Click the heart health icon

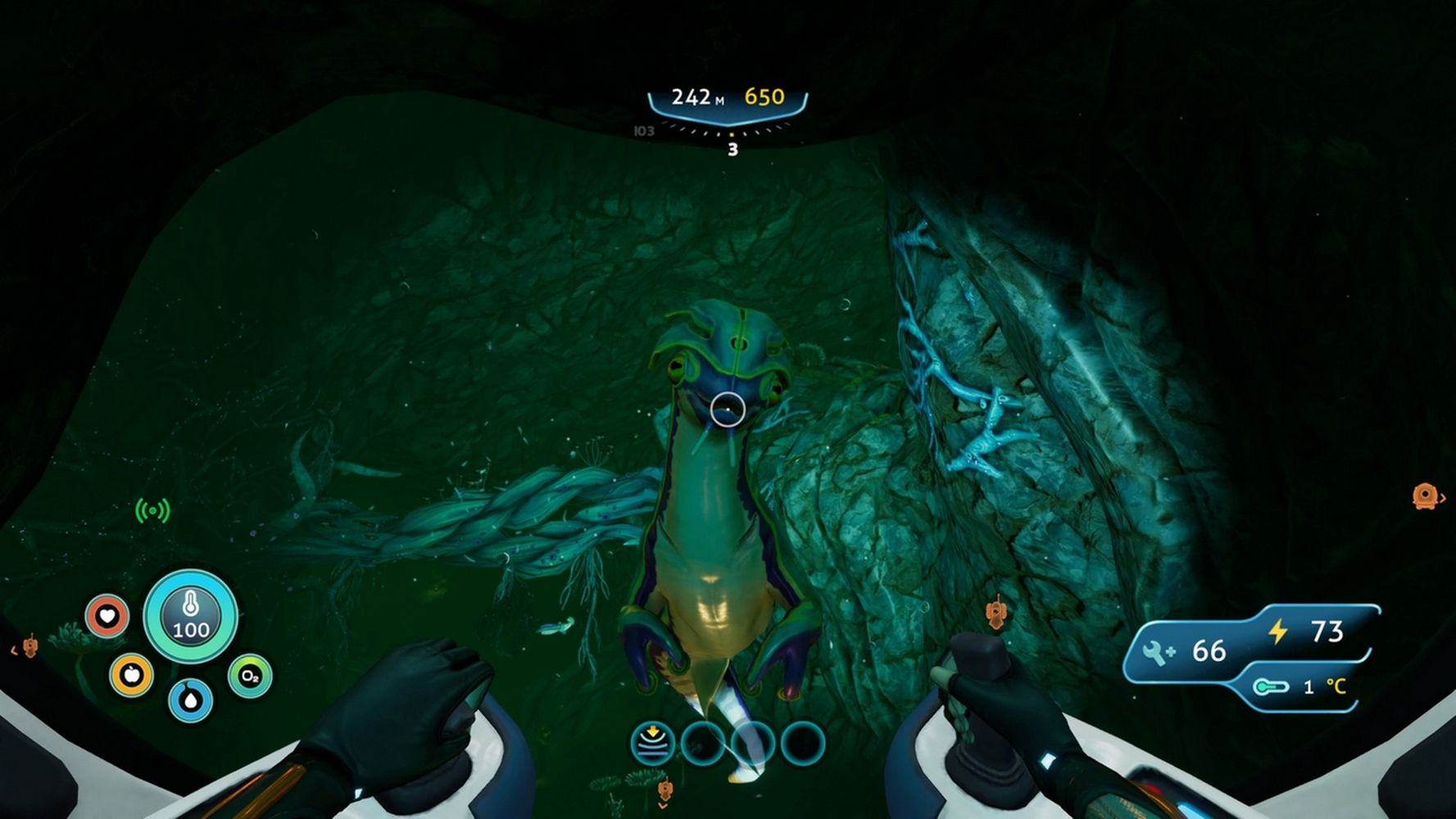(107, 615)
